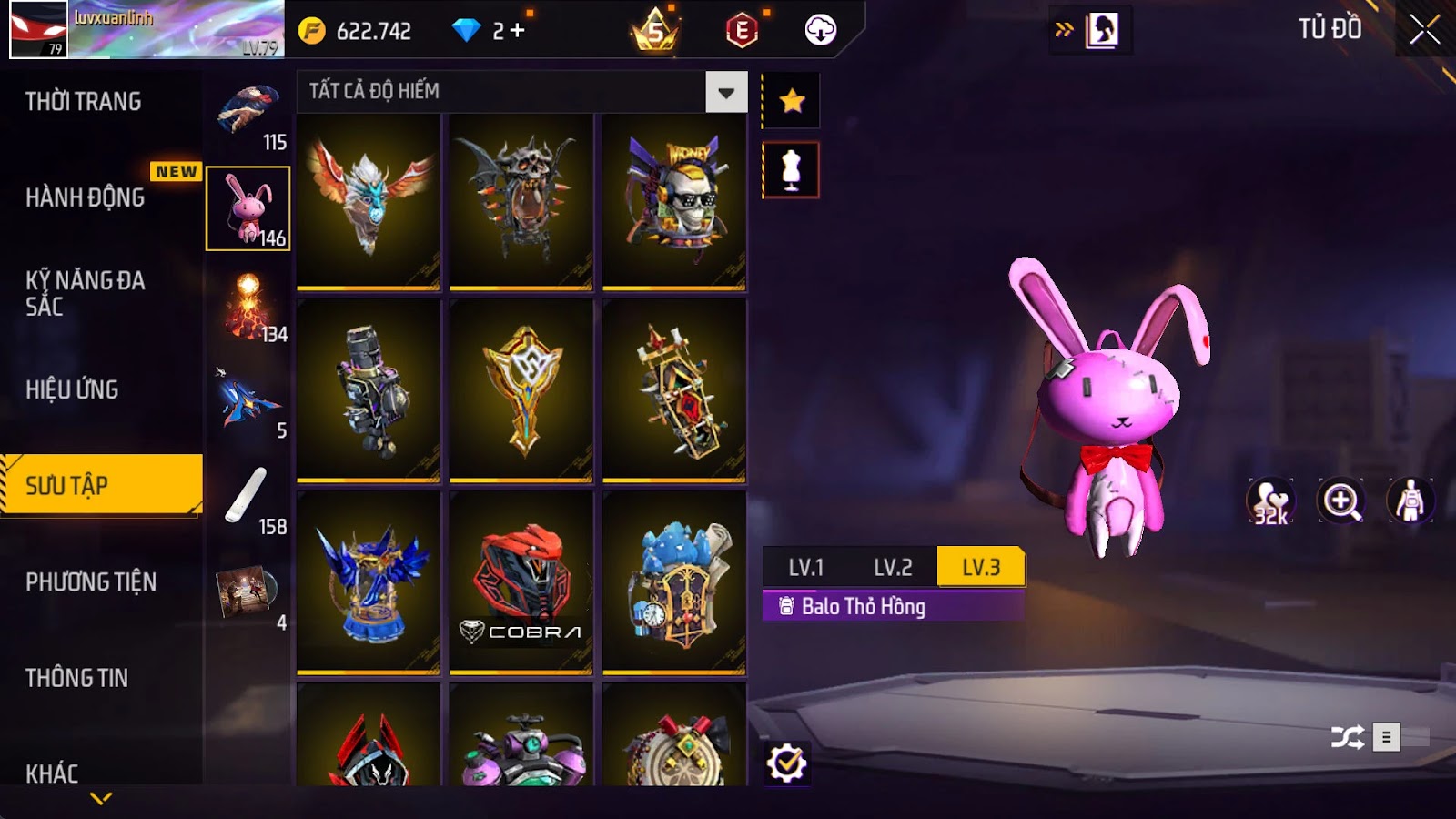Open the Hiệu Ứng category
Image resolution: width=1456 pixels, height=819 pixels.
(x=73, y=389)
